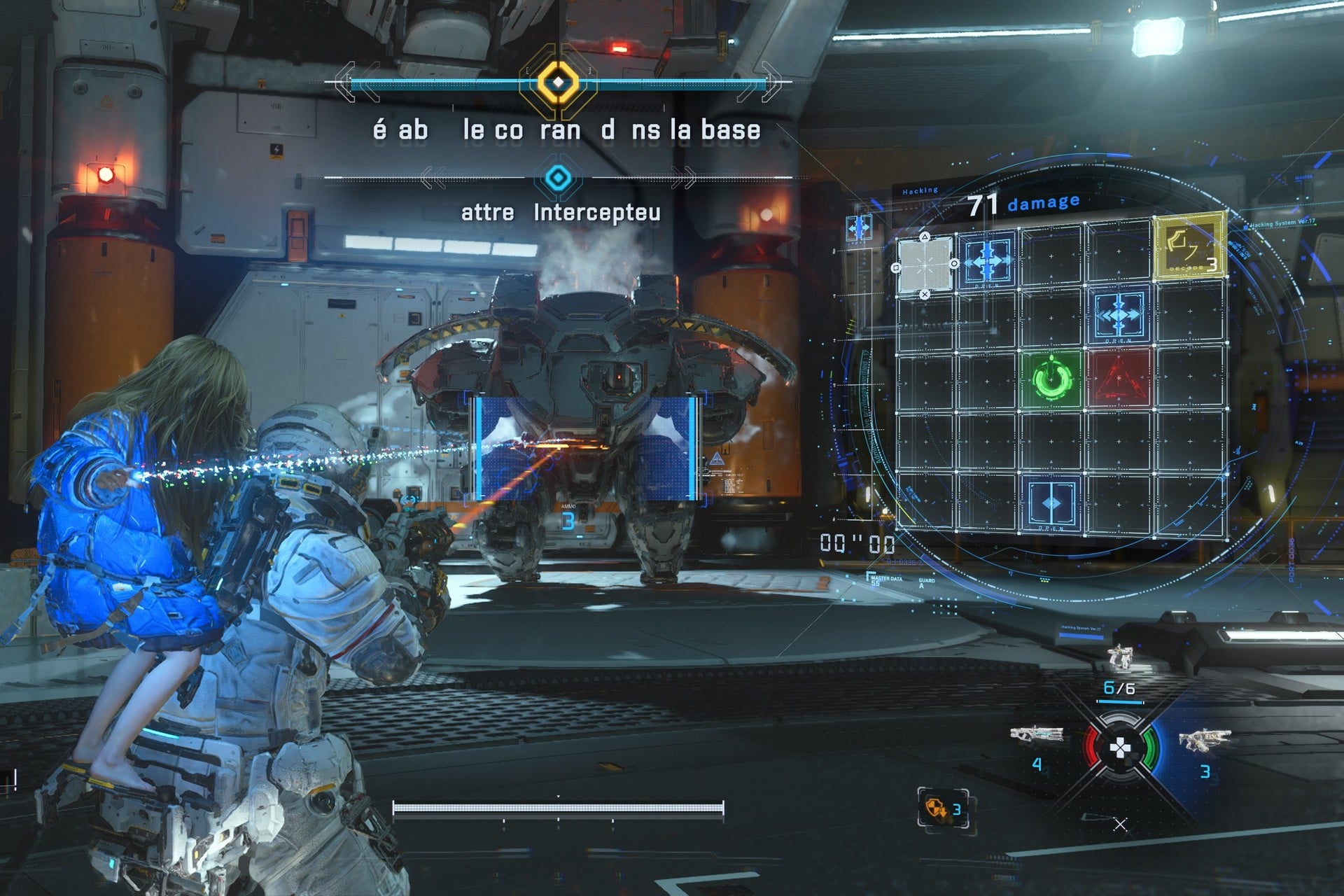
Task: Select the blue diamond node in the bottom row
Action: (x=1051, y=504)
